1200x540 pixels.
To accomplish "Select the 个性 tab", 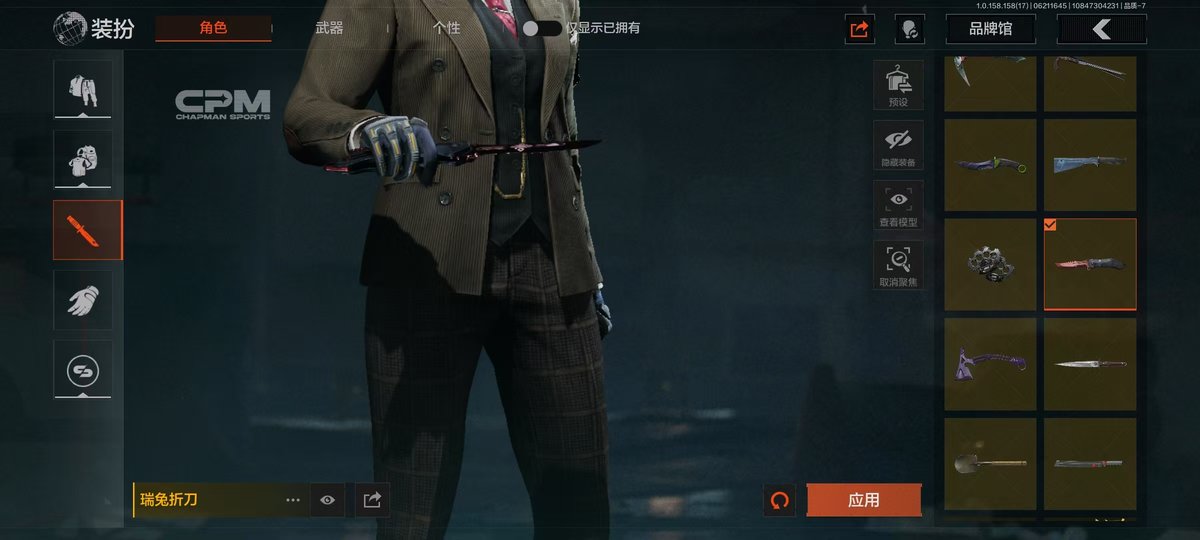I will [x=446, y=28].
